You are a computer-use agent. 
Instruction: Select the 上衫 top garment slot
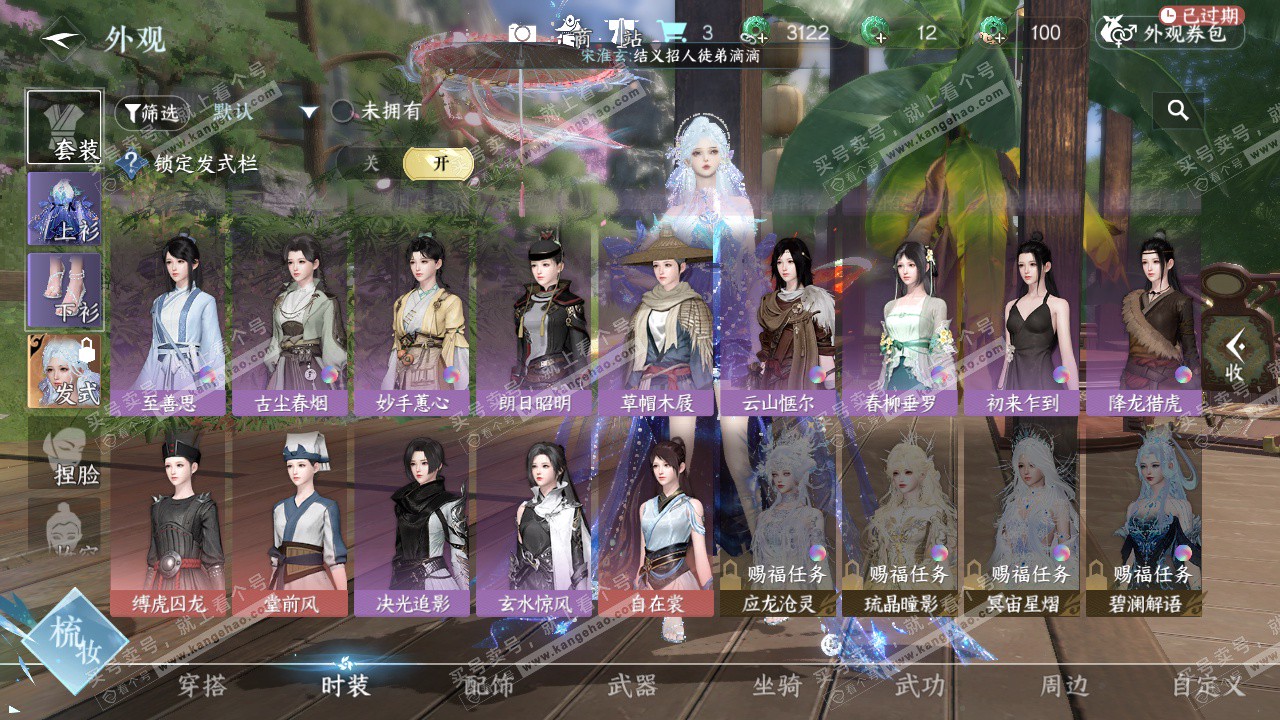pos(65,209)
